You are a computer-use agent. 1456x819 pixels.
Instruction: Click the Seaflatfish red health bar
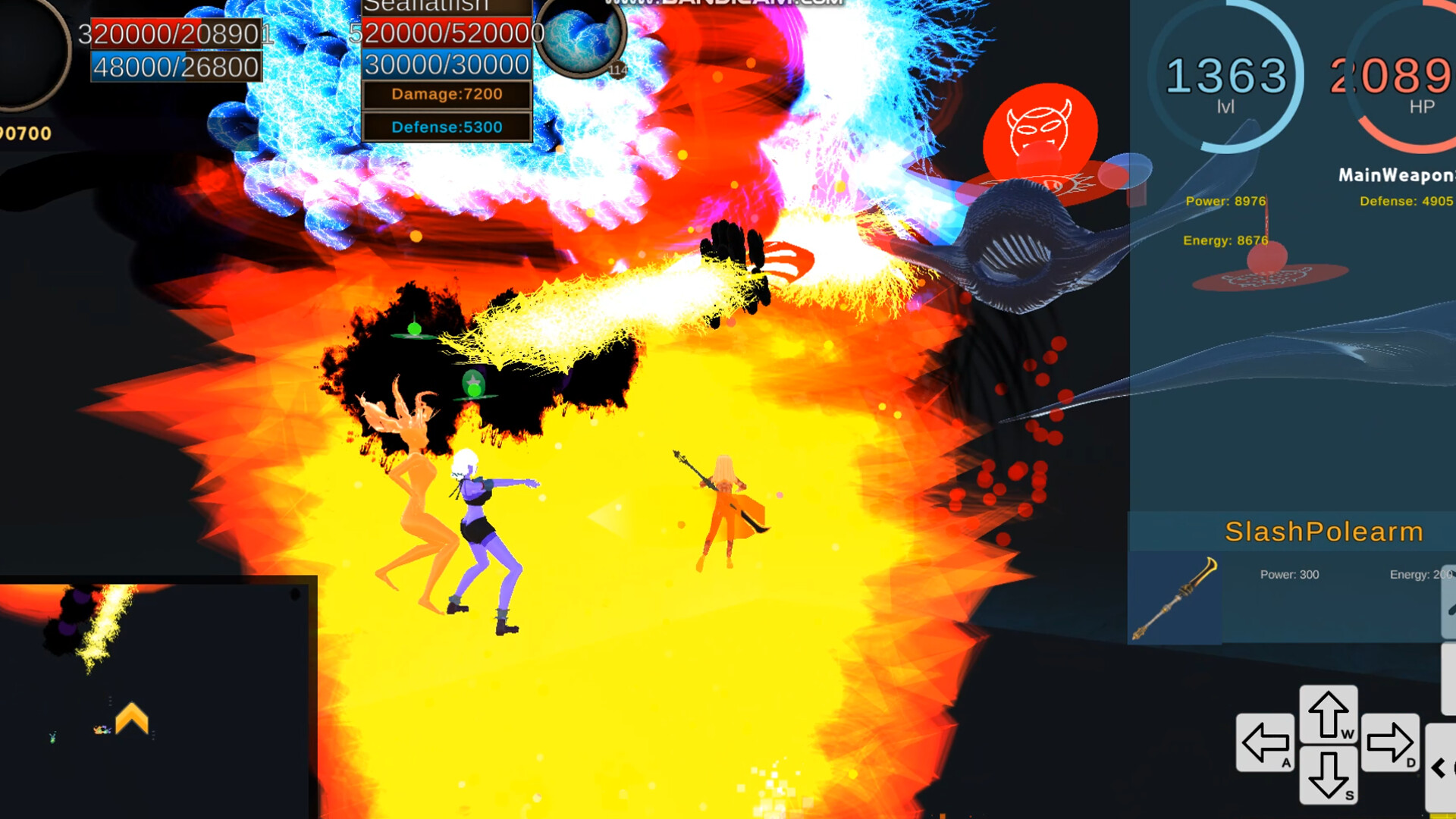tap(446, 33)
